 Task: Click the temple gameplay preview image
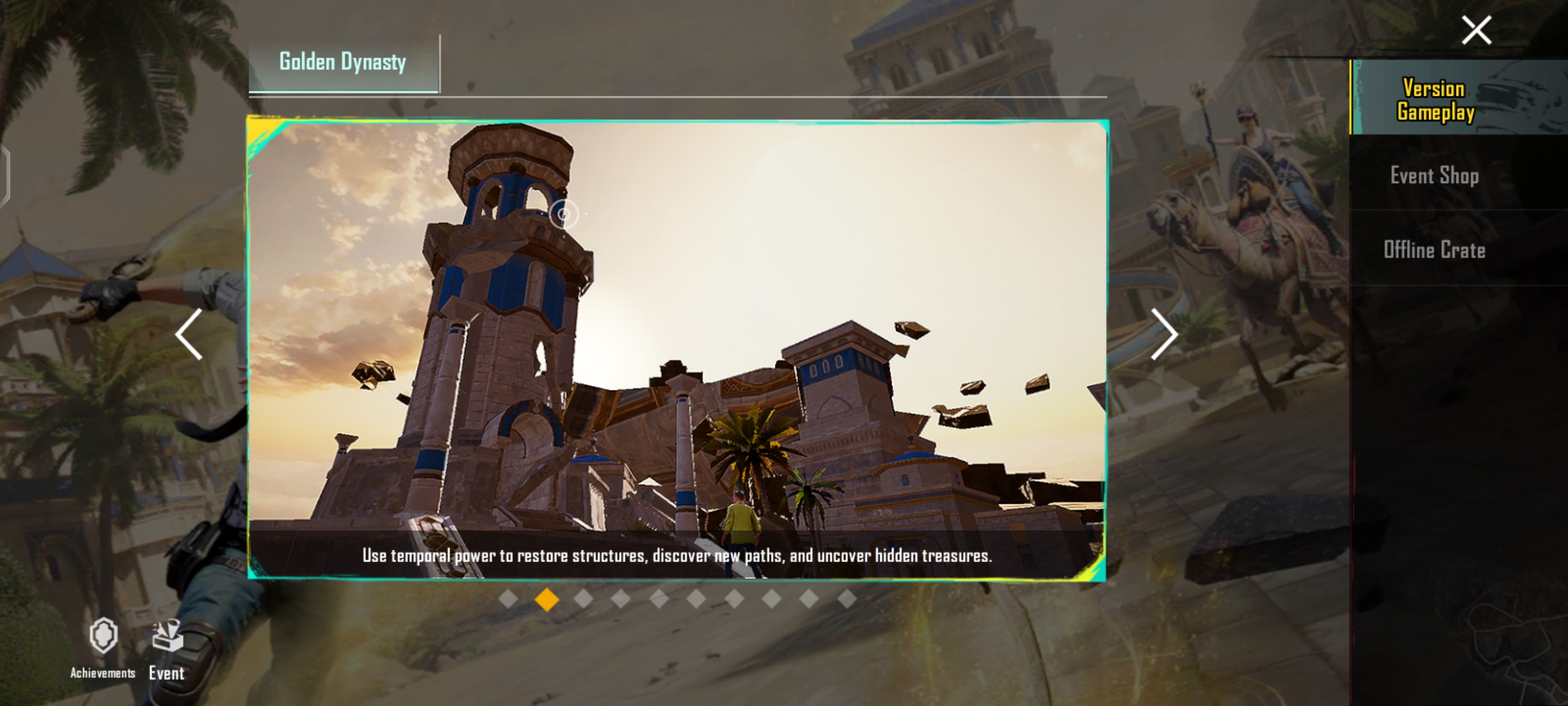(x=677, y=329)
